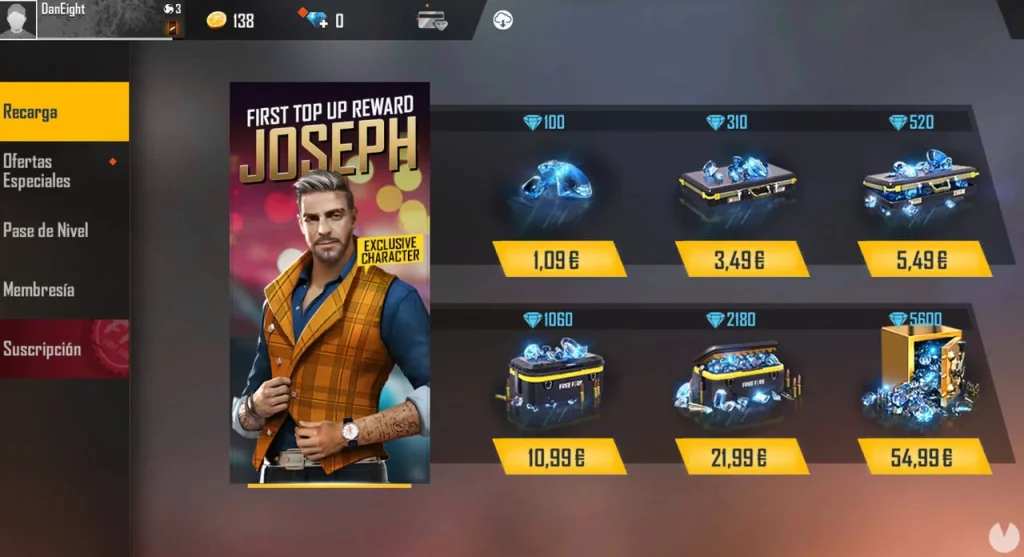Switch to Pase de Nivel tab
The width and height of the screenshot is (1024, 557).
tap(60, 230)
